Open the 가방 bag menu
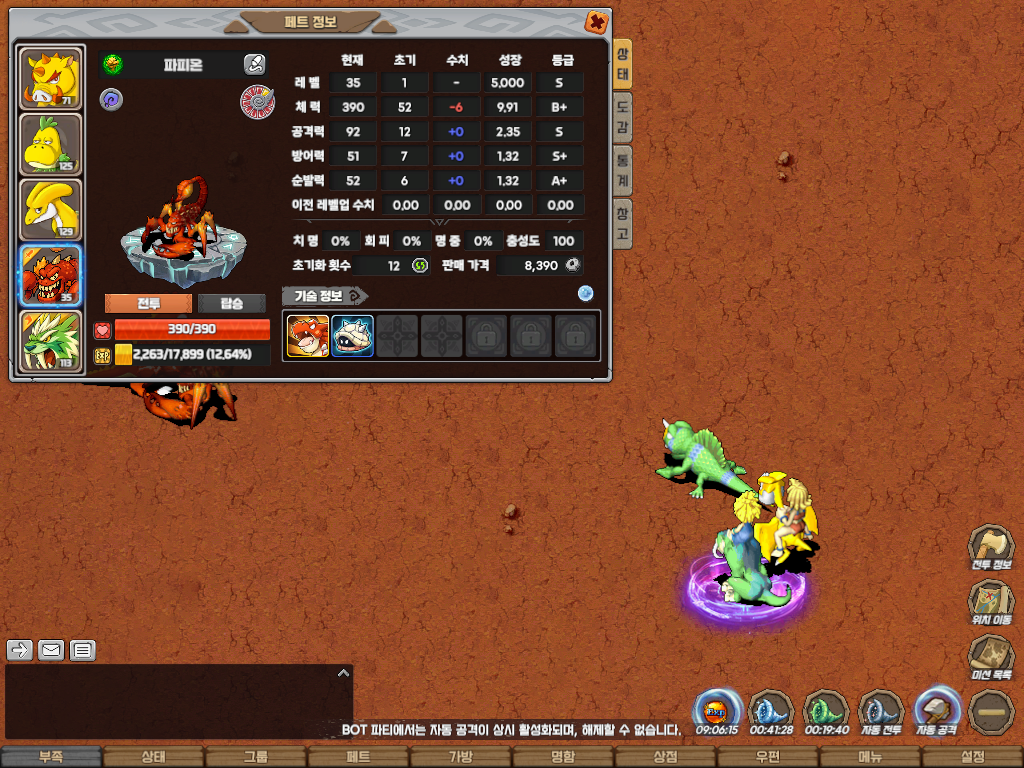Viewport: 1024px width, 768px height. click(460, 757)
